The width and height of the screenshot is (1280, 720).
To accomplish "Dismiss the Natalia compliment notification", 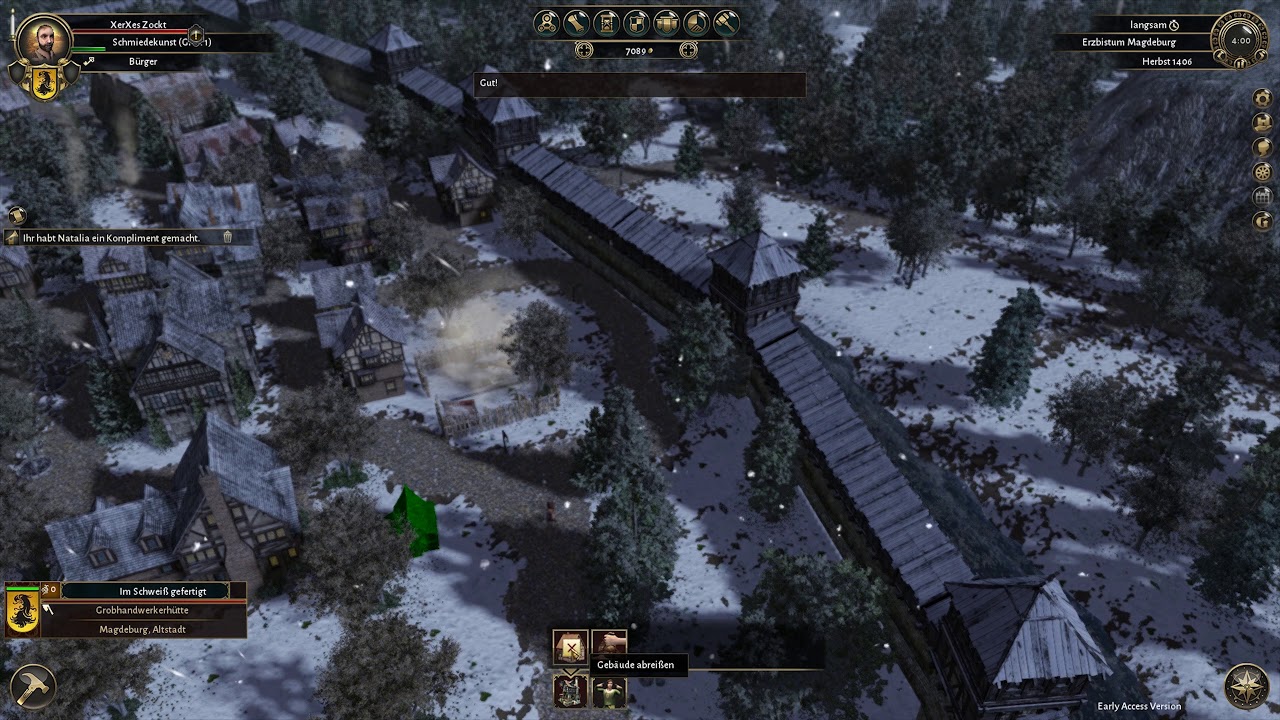I will (227, 238).
